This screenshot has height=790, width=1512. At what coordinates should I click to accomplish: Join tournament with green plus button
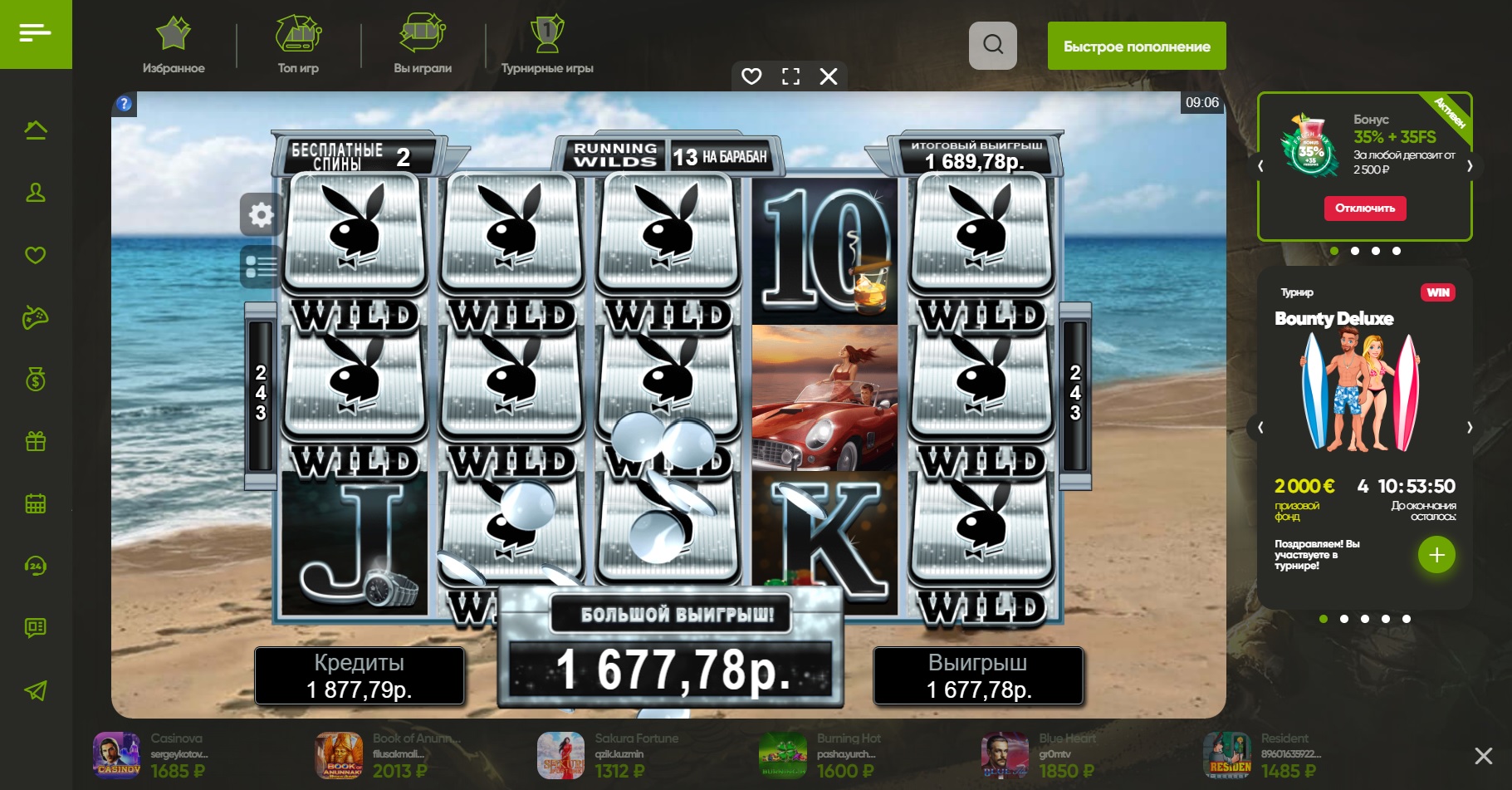click(x=1436, y=555)
